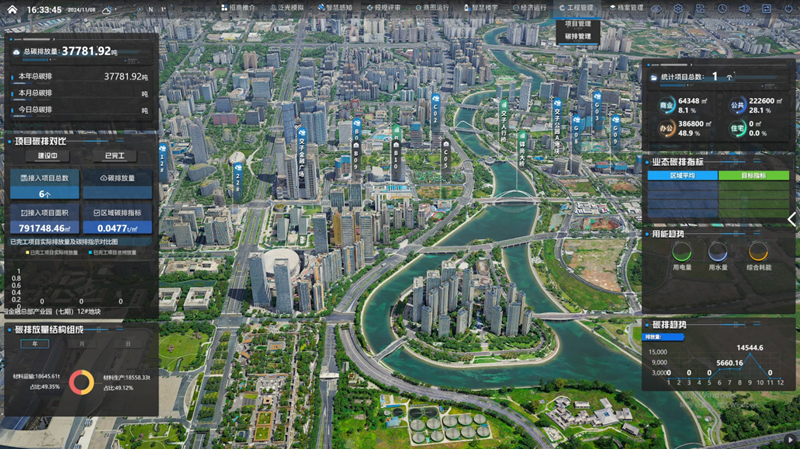This screenshot has width=800, height=449.
Task: Select the 综合耗能 trend circle
Action: click(757, 252)
